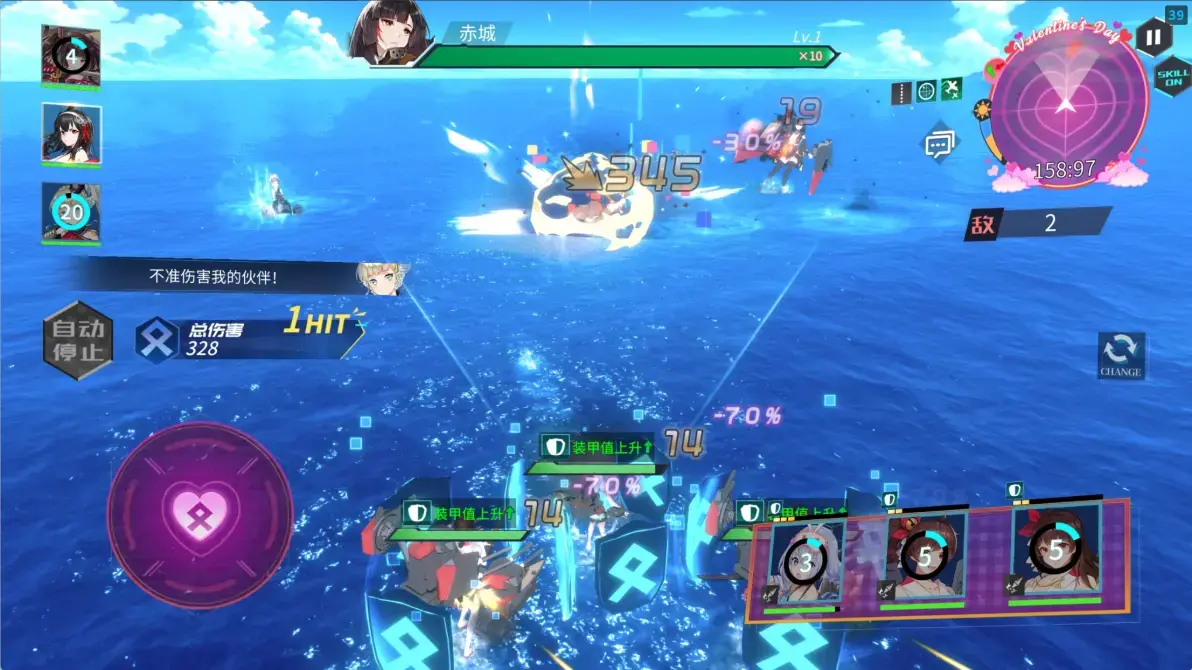Pause the battle

[x=1152, y=38]
